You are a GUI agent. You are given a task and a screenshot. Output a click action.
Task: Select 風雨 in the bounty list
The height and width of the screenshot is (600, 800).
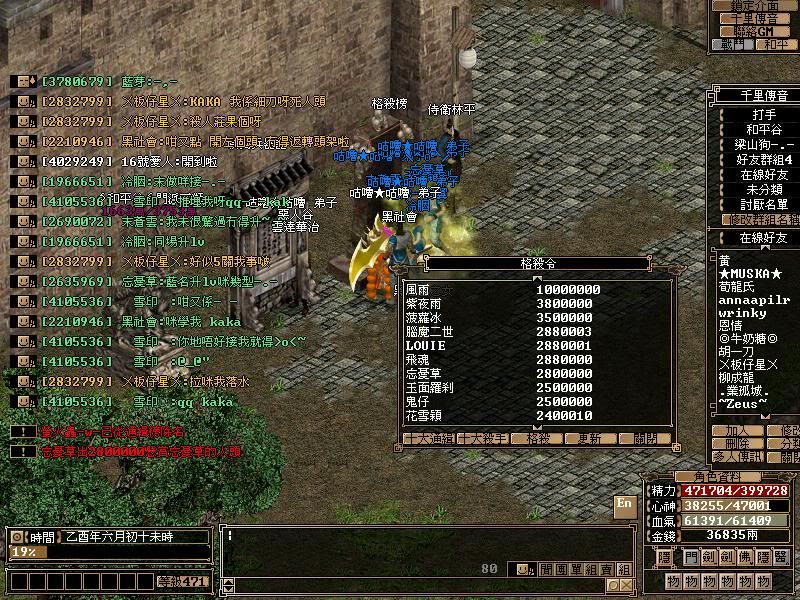pos(417,289)
